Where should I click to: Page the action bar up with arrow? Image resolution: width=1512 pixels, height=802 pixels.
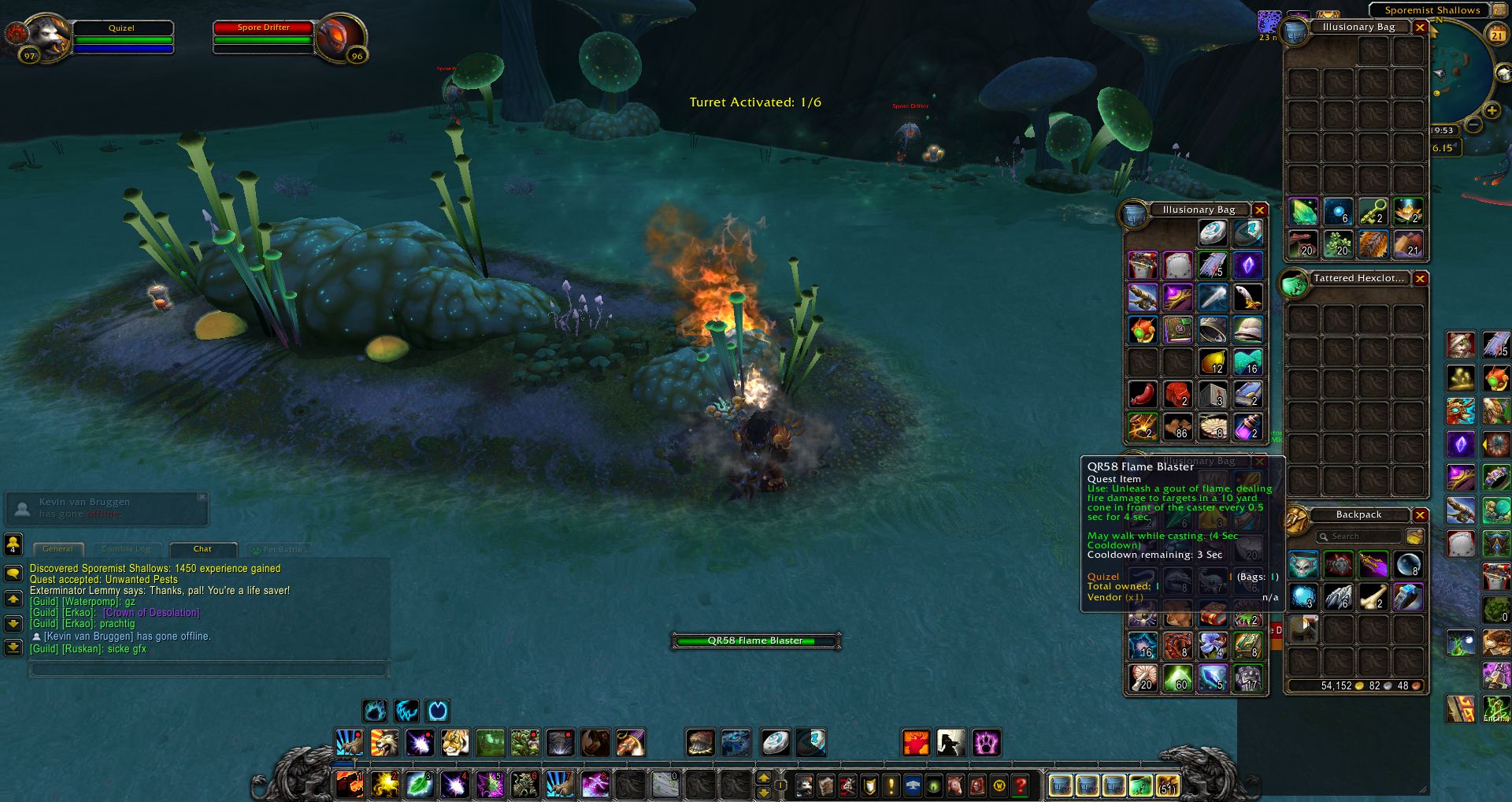[763, 778]
